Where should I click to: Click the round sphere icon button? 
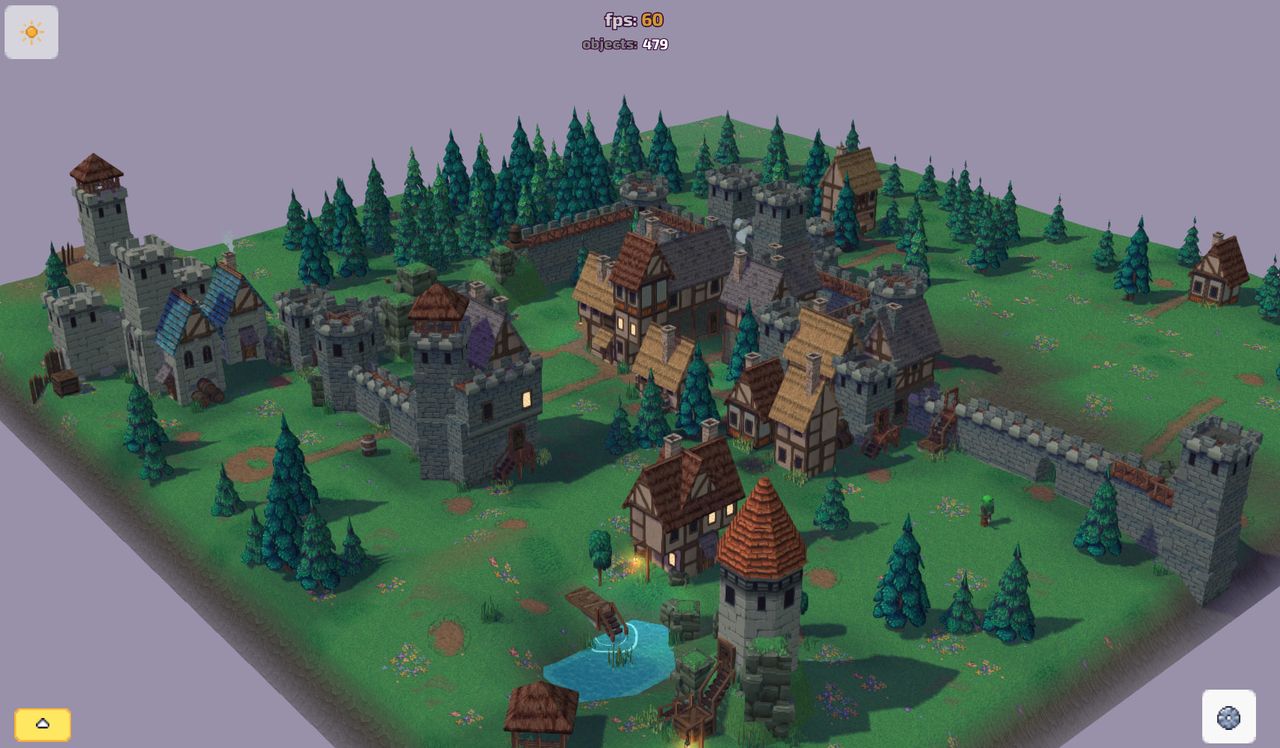pos(1228,716)
